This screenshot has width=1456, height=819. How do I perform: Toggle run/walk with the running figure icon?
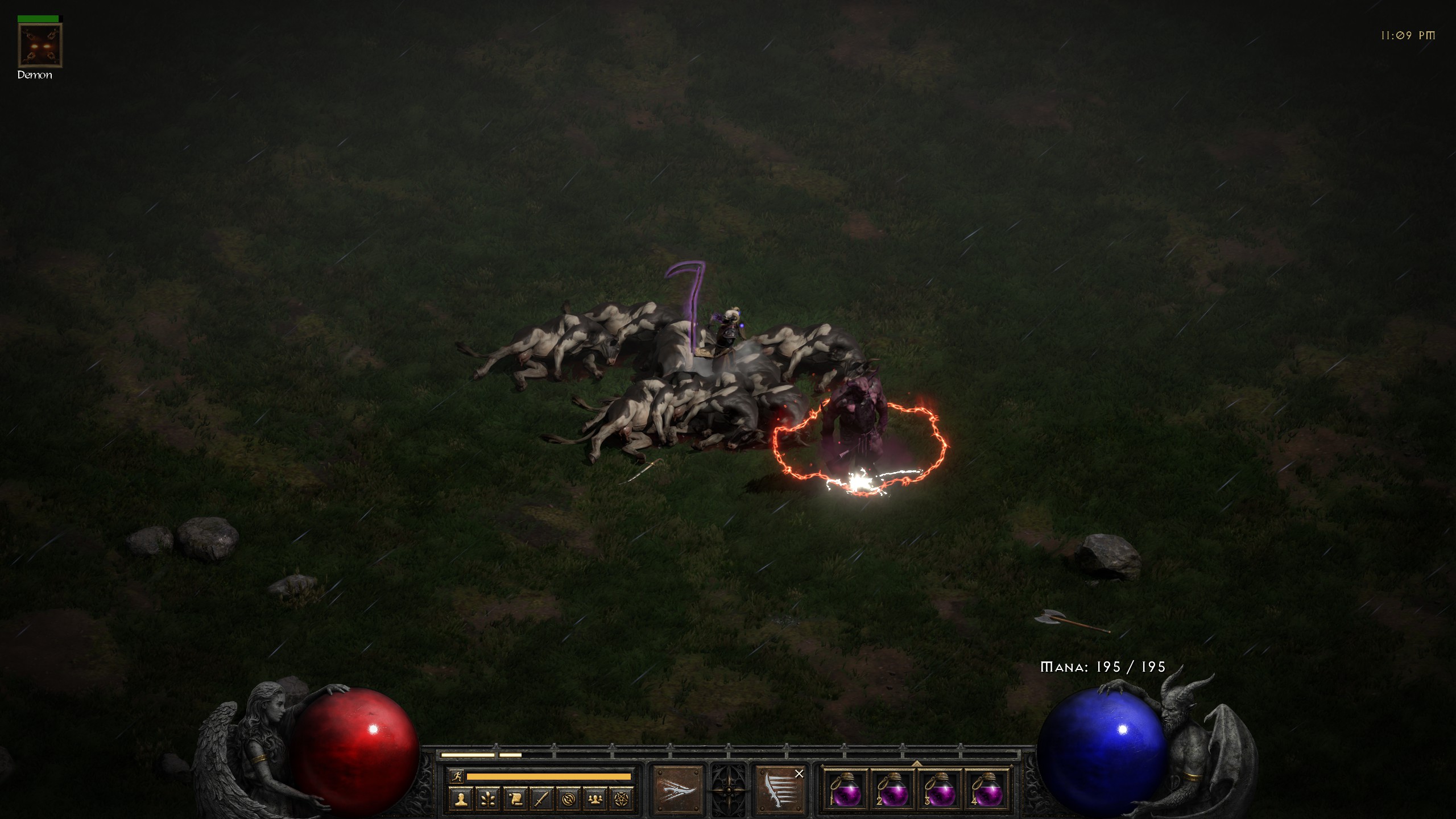click(456, 776)
